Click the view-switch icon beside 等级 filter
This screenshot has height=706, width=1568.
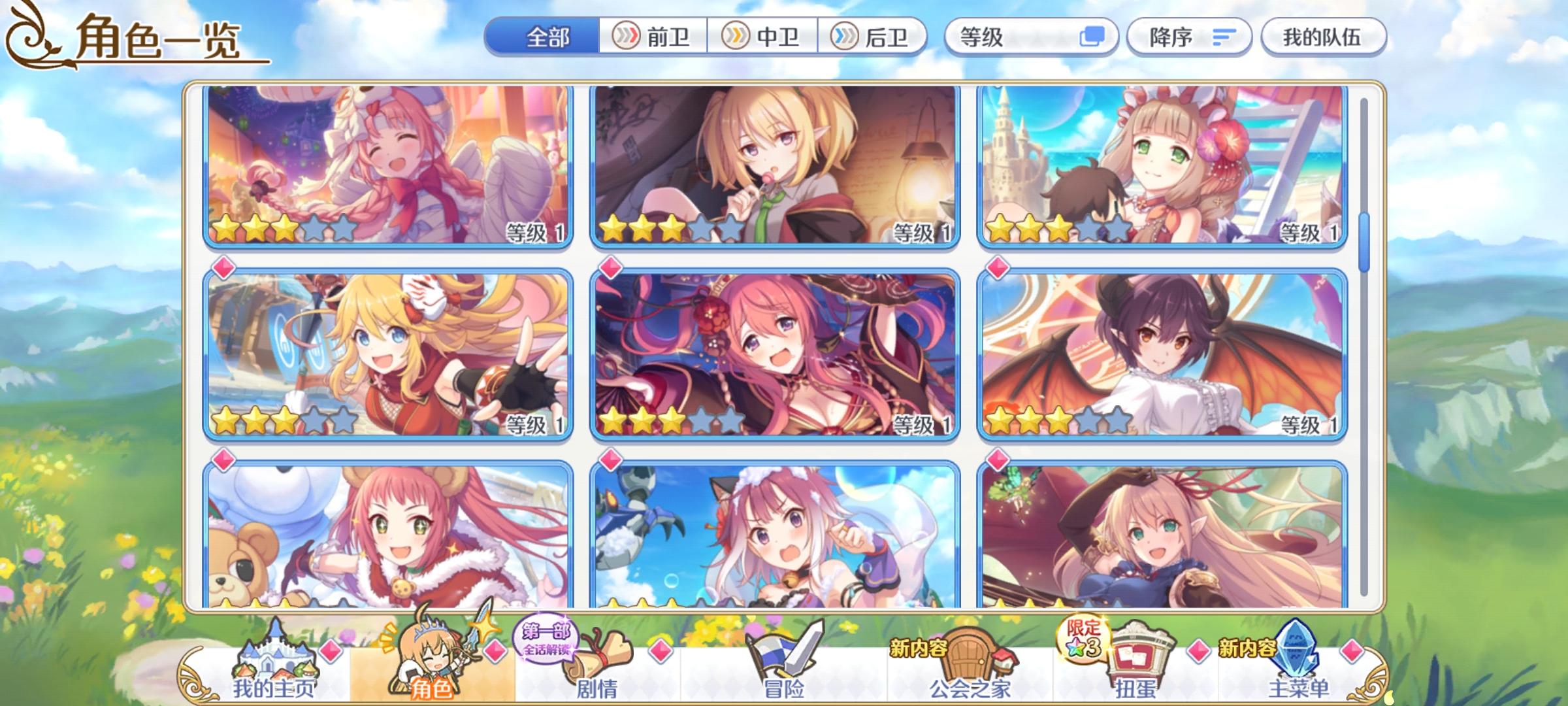click(1094, 37)
